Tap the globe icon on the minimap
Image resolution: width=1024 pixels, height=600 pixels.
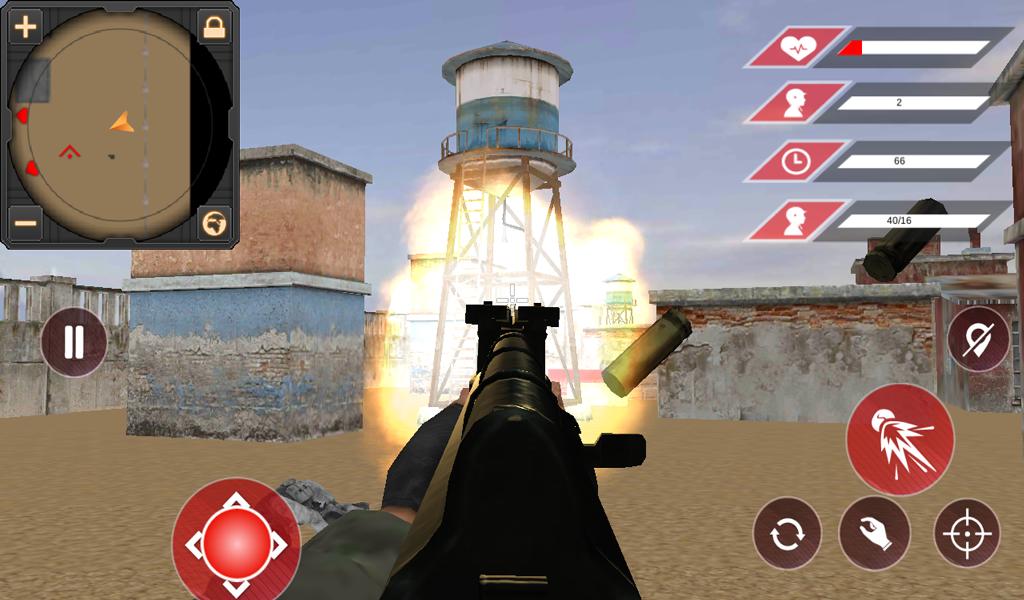pos(213,221)
